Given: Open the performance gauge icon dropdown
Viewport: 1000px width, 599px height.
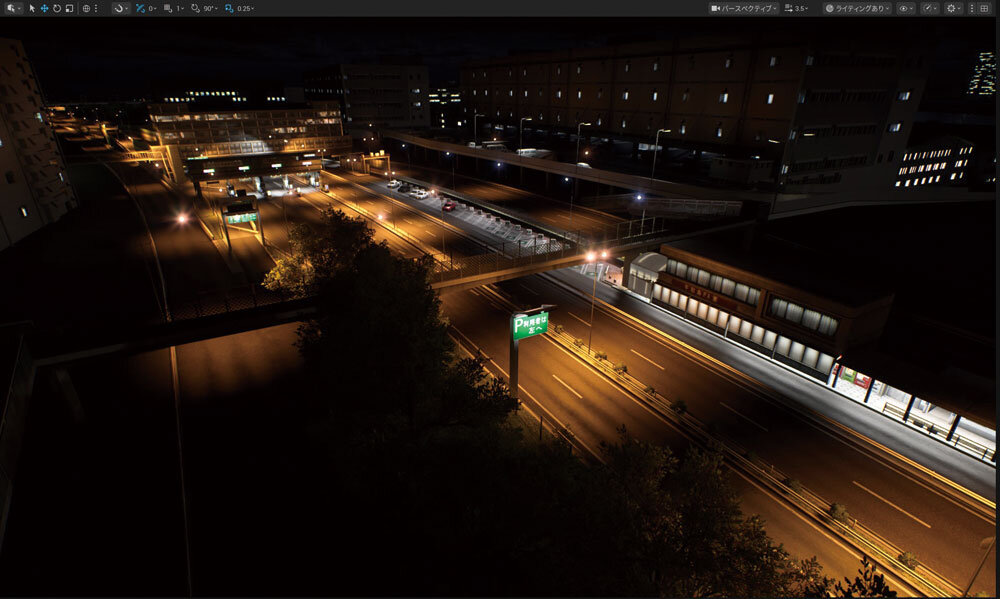Looking at the screenshot, I should pyautogui.click(x=930, y=8).
